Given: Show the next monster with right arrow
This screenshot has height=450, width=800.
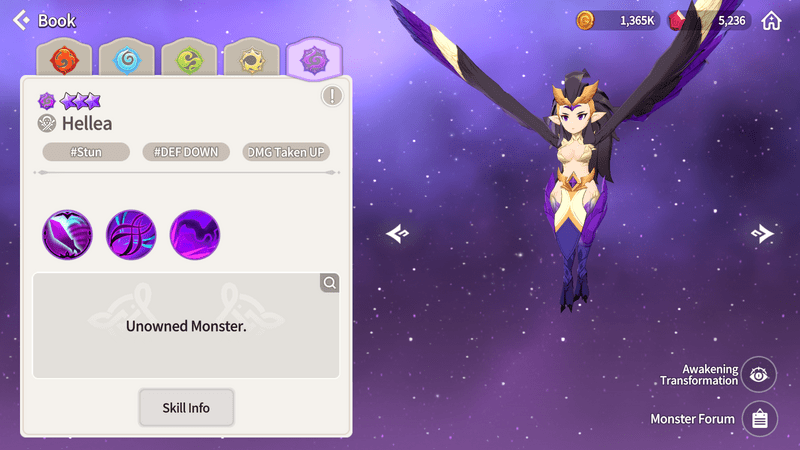Looking at the screenshot, I should (762, 233).
